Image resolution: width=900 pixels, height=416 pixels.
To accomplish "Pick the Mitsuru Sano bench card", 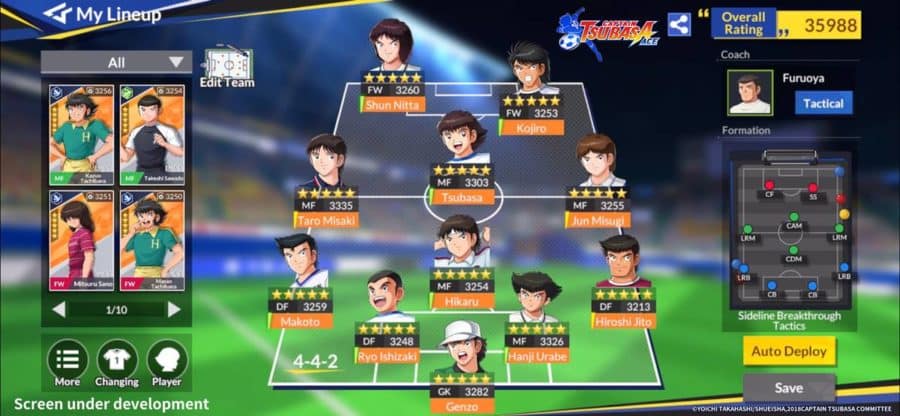I will 82,238.
